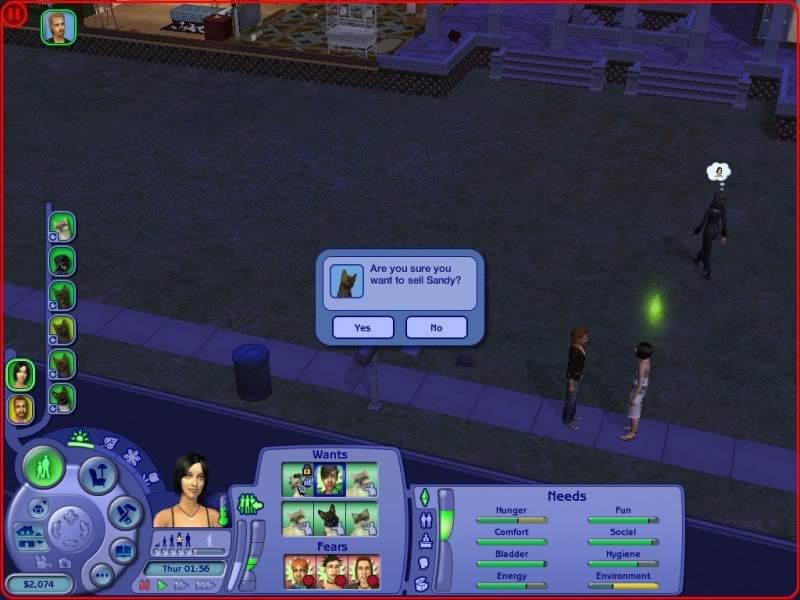Viewport: 800px width, 600px height.
Task: Open the Needs panel plumbob tab
Action: (423, 498)
